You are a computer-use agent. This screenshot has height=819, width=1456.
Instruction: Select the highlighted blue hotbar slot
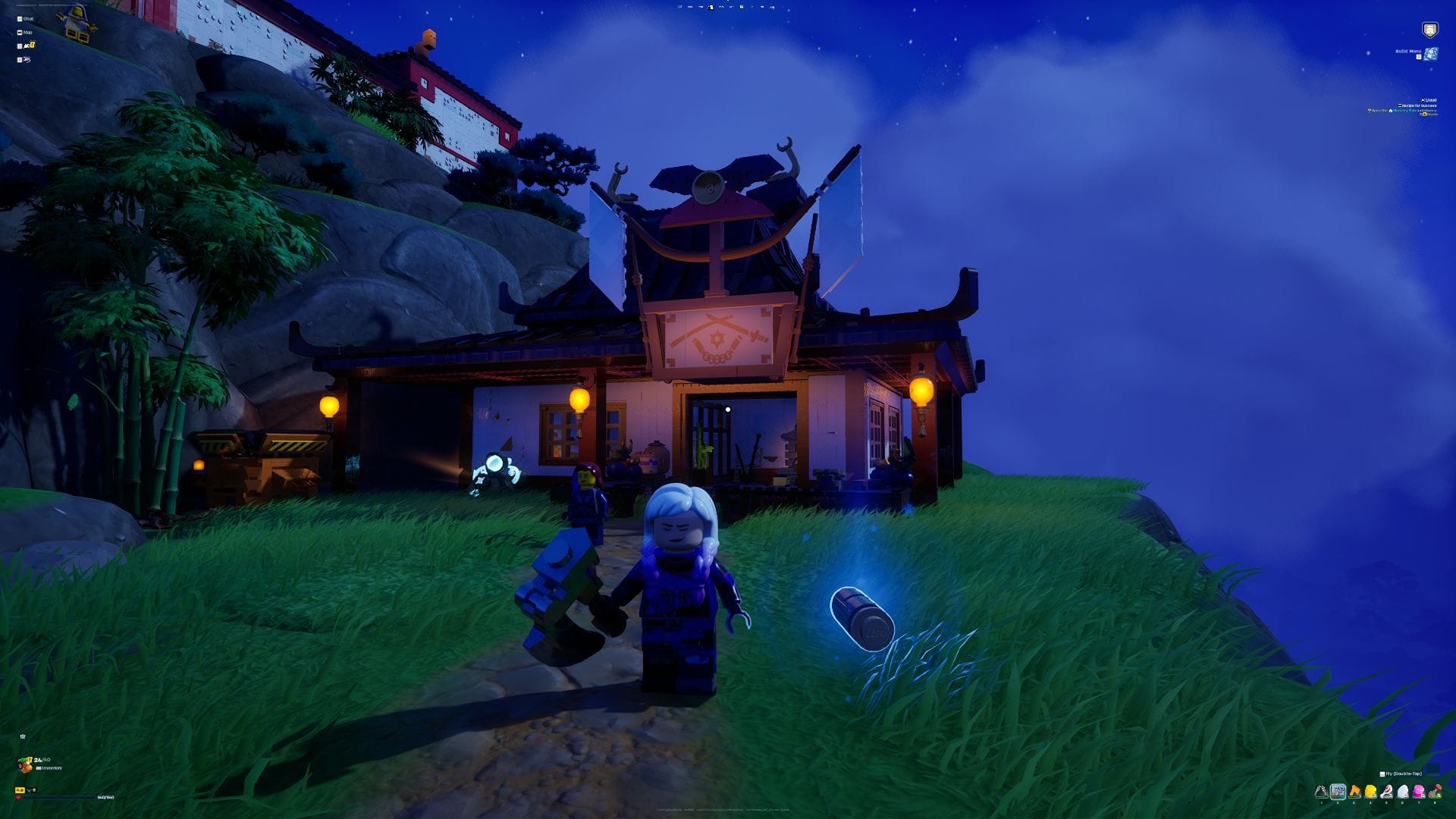click(x=1338, y=792)
